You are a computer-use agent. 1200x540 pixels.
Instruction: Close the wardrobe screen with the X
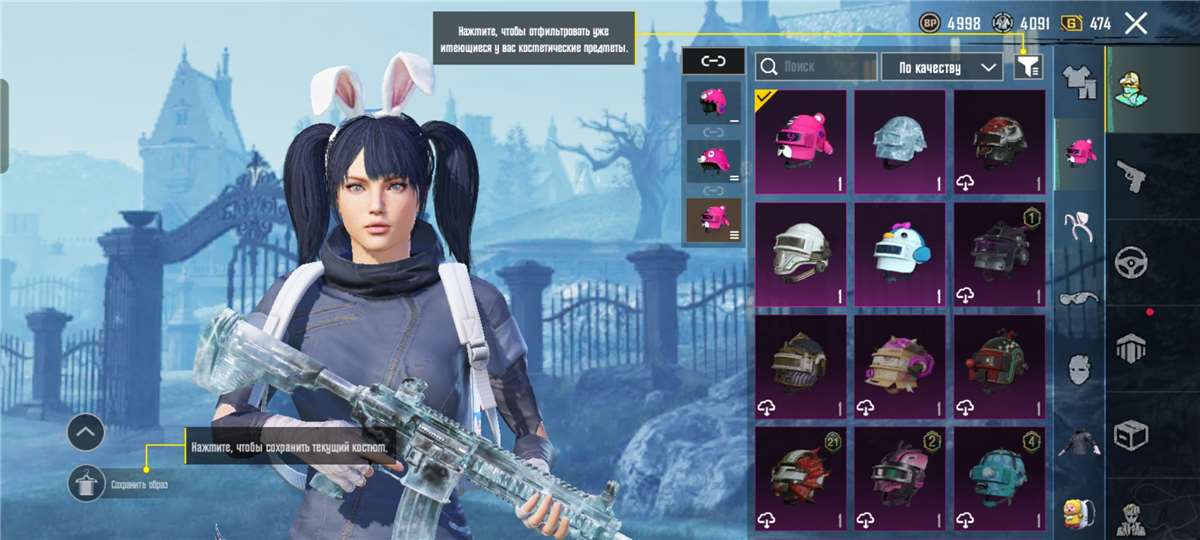pyautogui.click(x=1136, y=23)
